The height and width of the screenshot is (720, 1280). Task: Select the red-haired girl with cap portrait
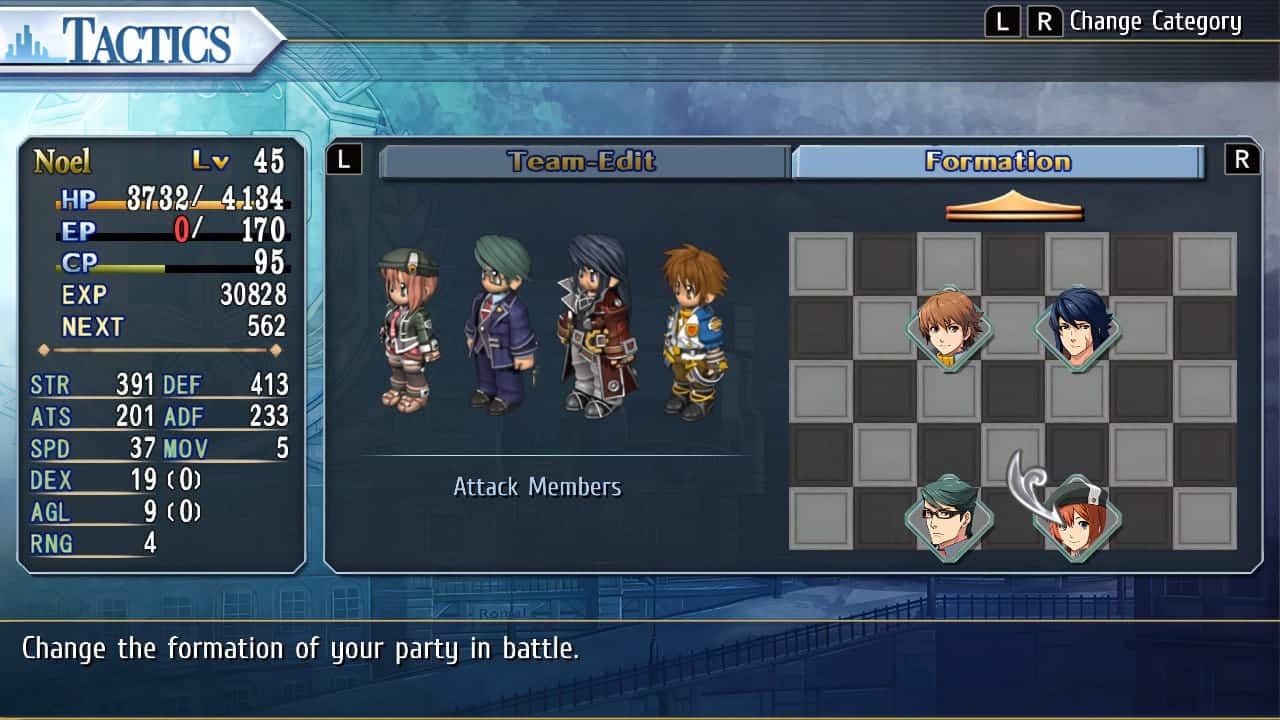[1077, 519]
